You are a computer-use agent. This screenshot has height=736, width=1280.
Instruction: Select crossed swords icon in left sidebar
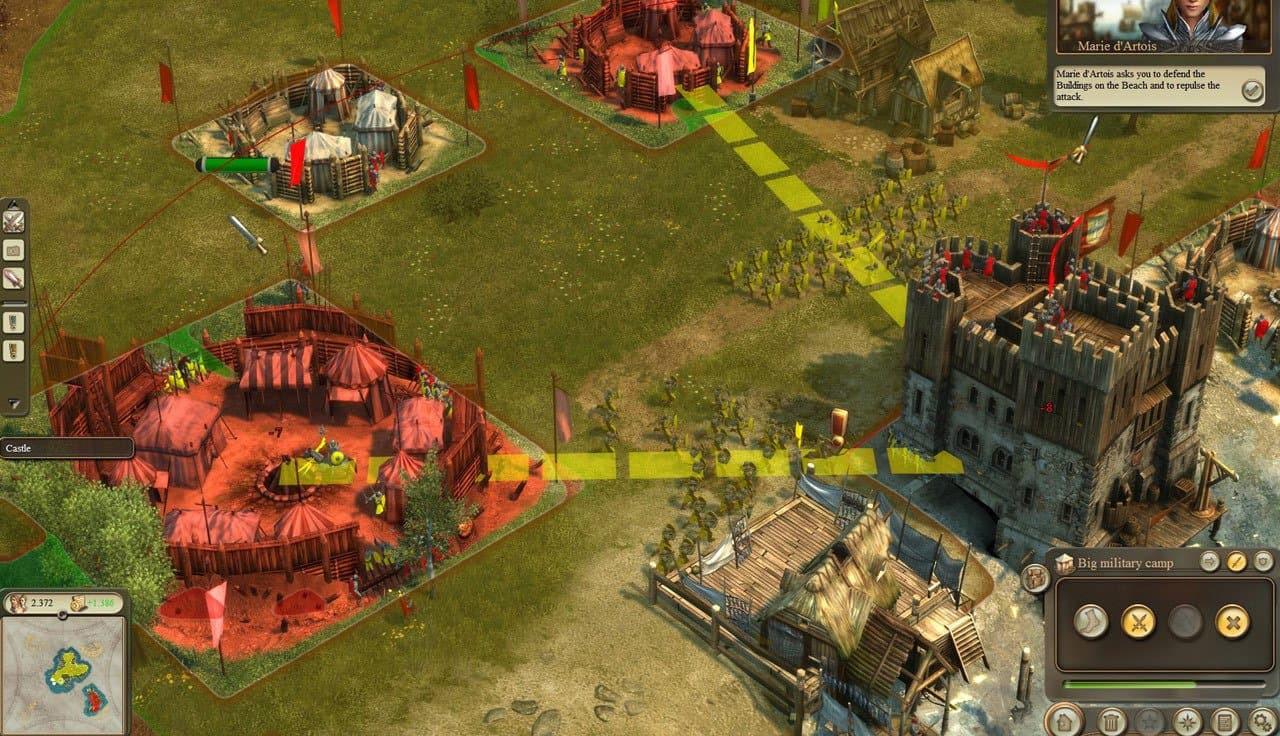pyautogui.click(x=14, y=221)
